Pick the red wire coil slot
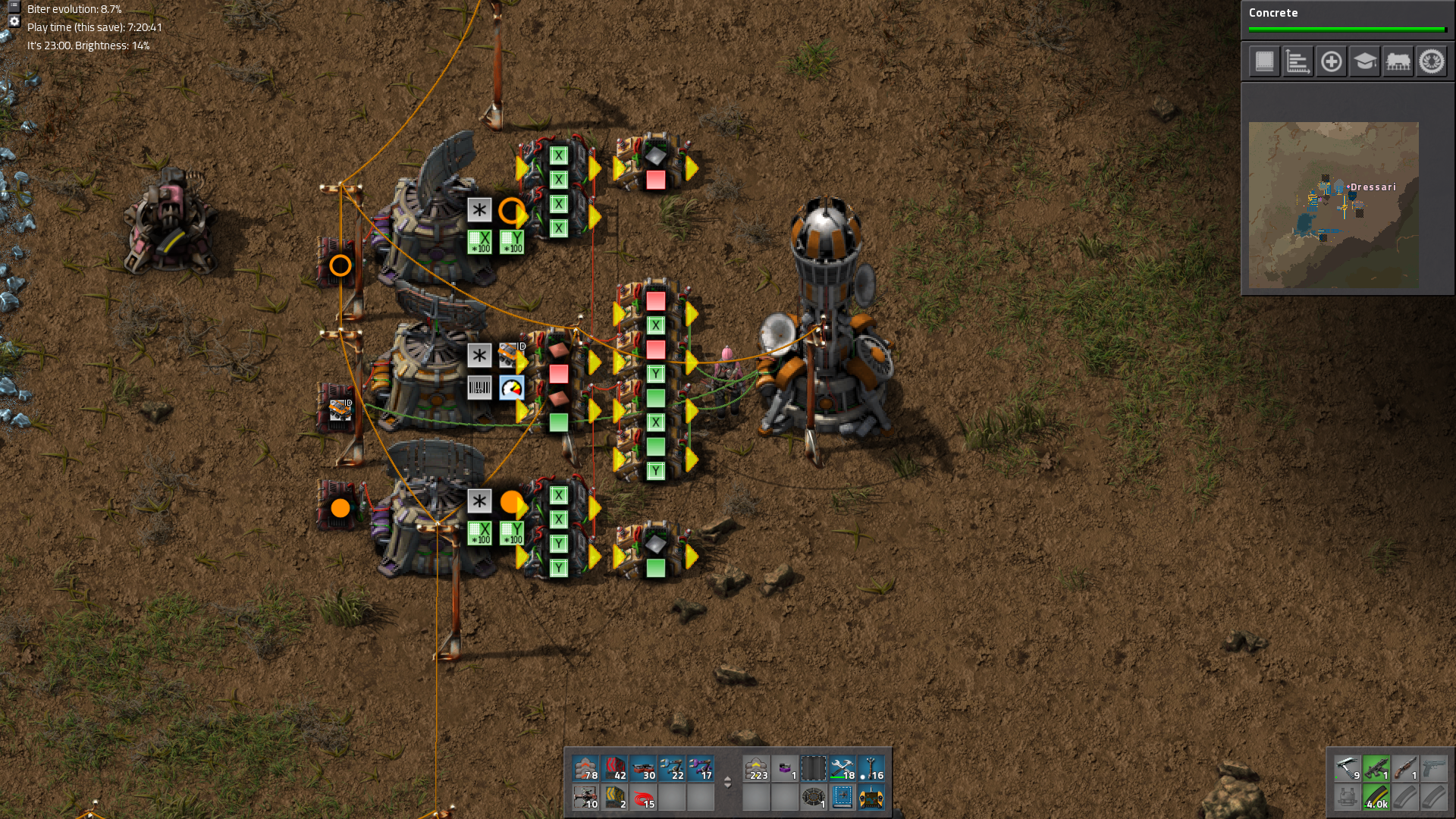 [643, 797]
